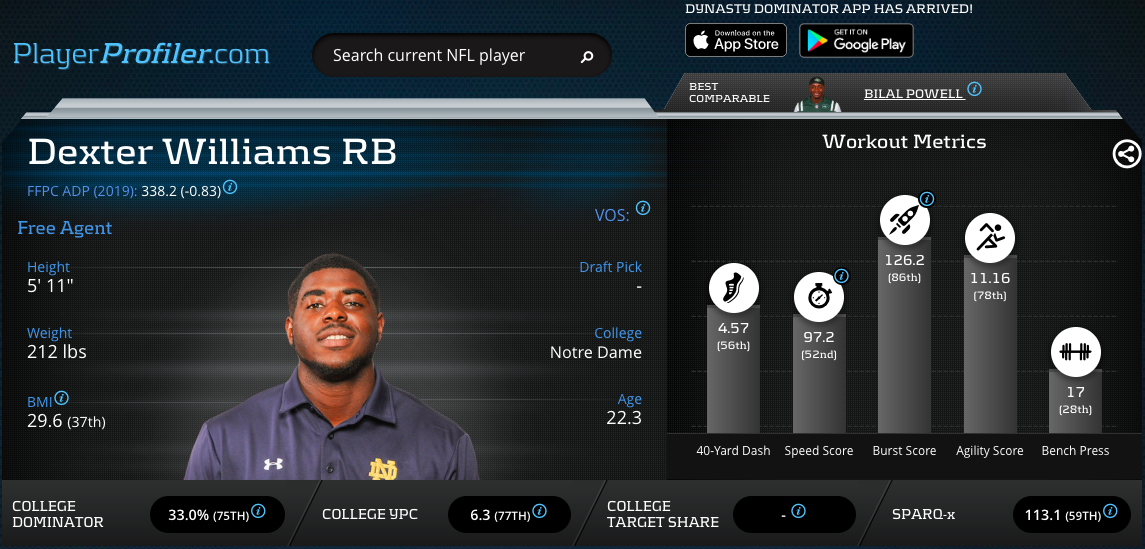
Task: Show info for College Target Share
Action: pyautogui.click(x=798, y=511)
